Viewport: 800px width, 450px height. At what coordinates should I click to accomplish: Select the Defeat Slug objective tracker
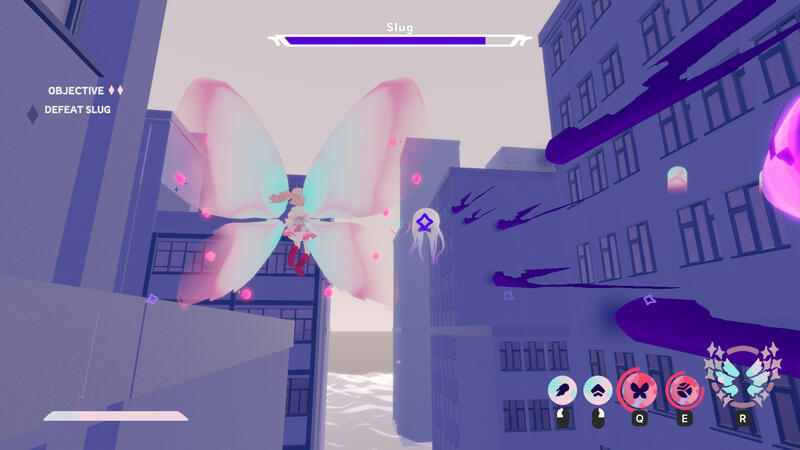click(77, 110)
